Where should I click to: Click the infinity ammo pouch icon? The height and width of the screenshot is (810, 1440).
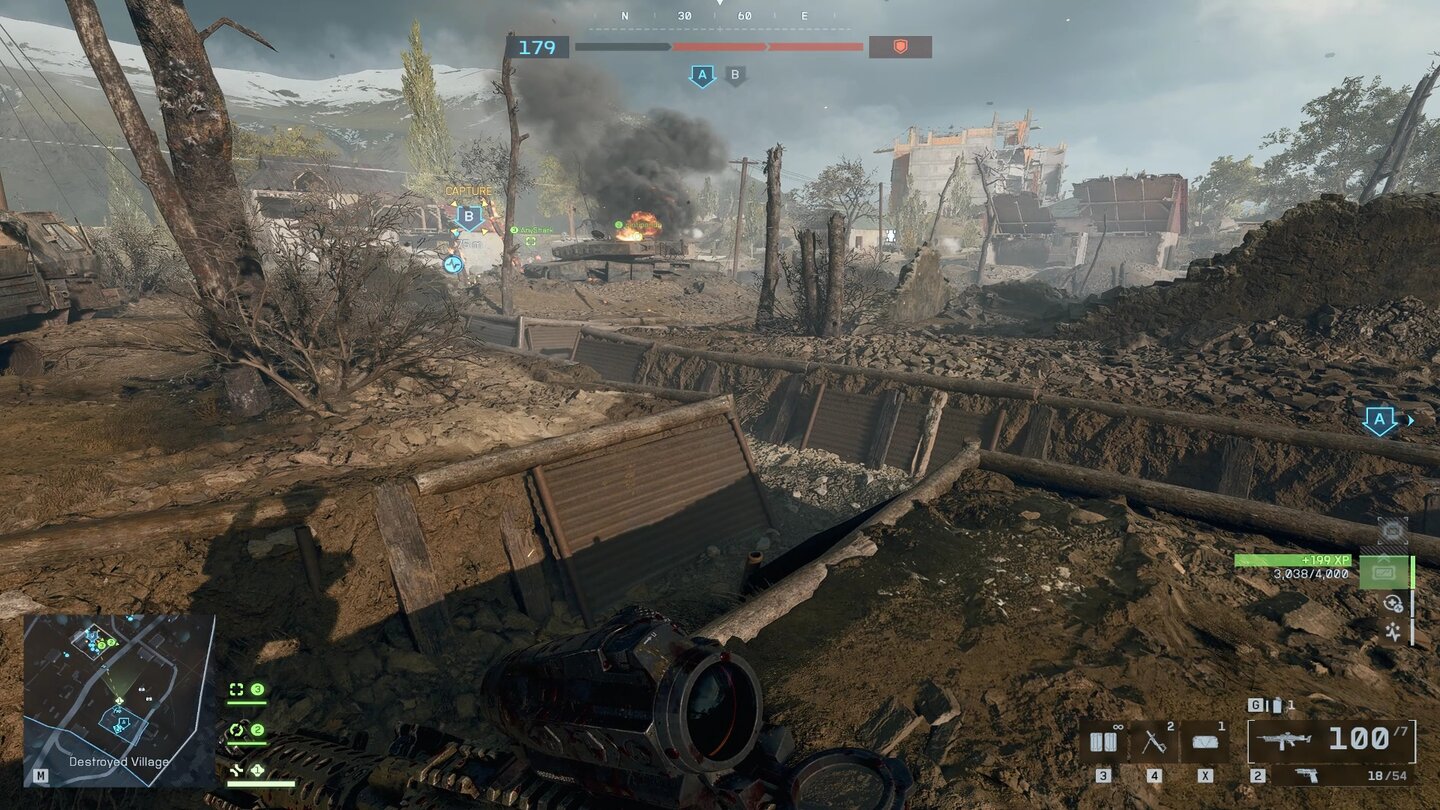[x=1104, y=740]
